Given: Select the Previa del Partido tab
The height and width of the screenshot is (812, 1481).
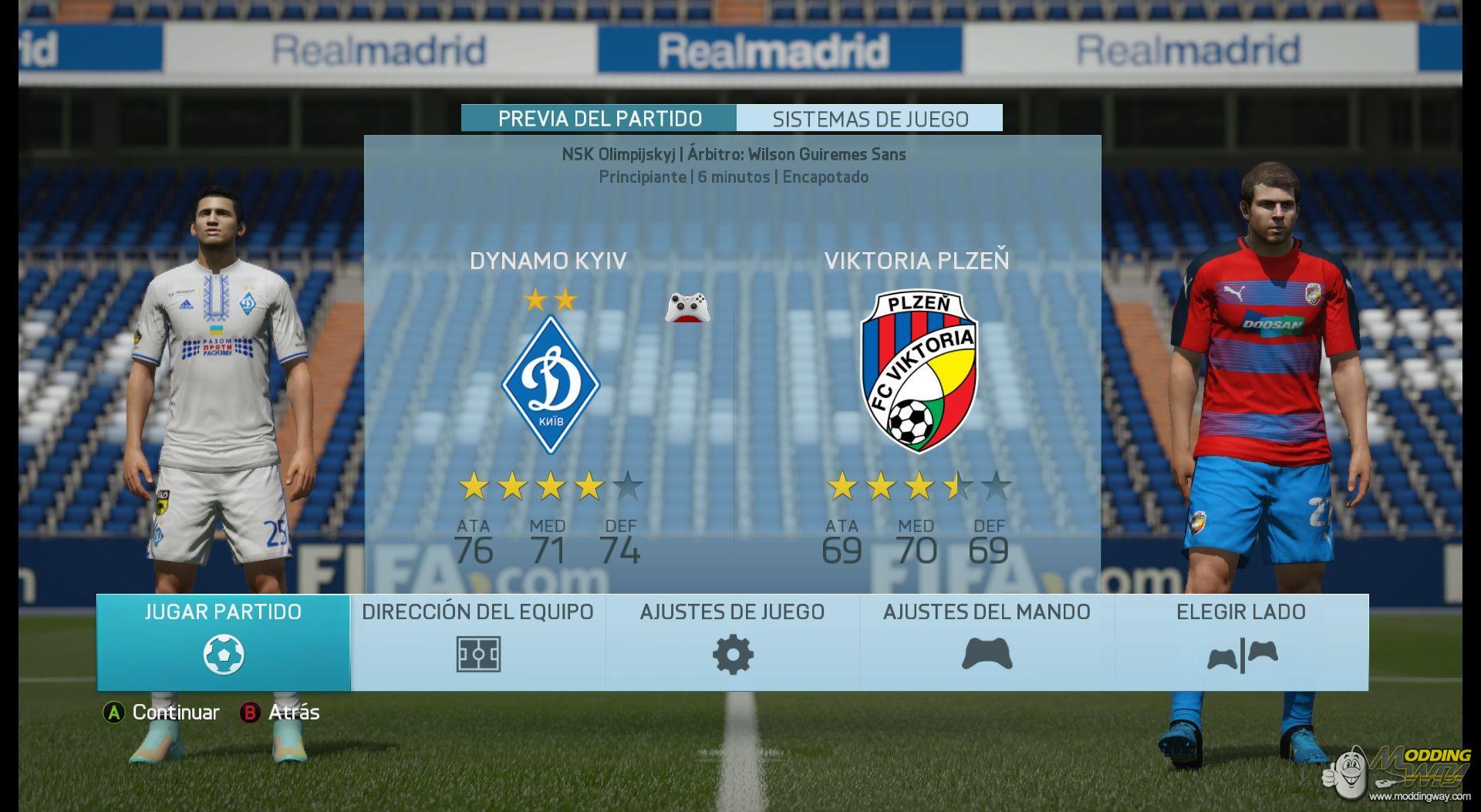Looking at the screenshot, I should click(599, 119).
